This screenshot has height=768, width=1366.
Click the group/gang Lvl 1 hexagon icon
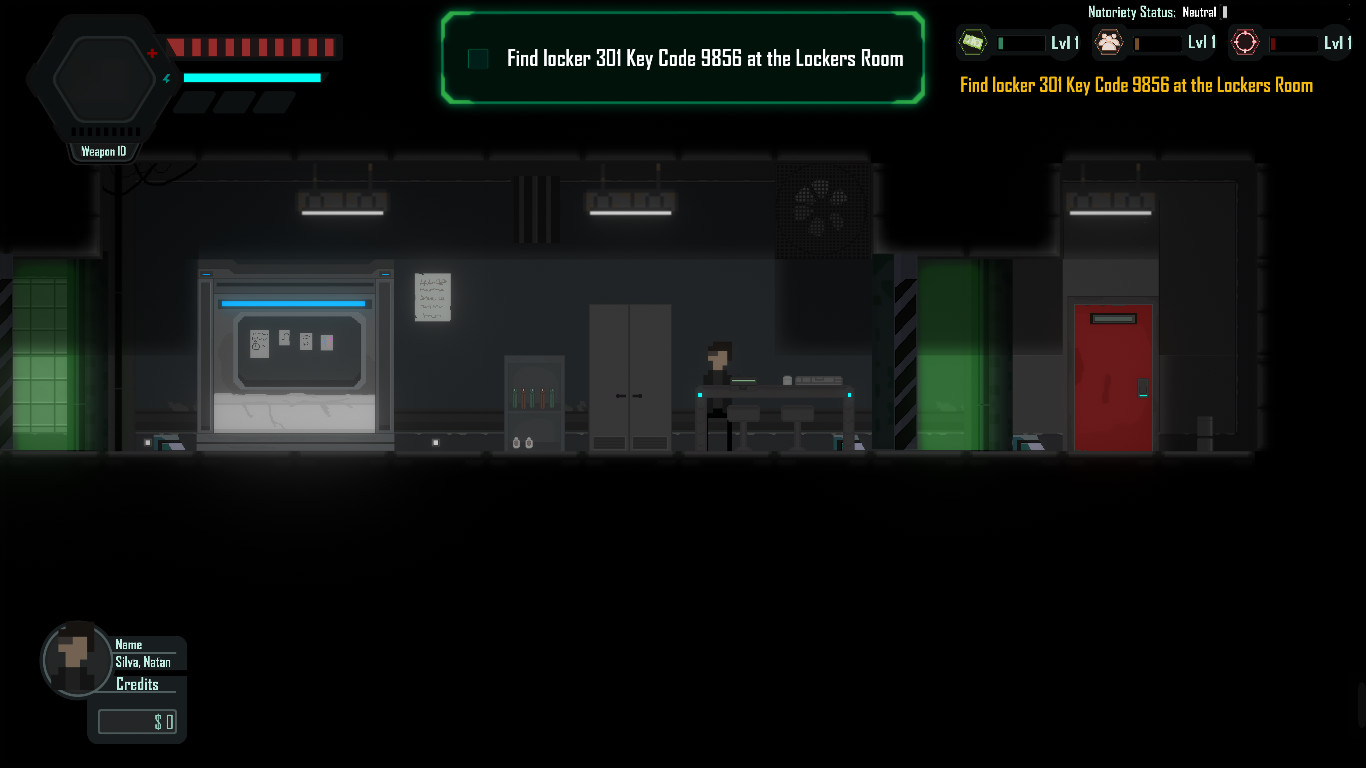pos(1110,42)
